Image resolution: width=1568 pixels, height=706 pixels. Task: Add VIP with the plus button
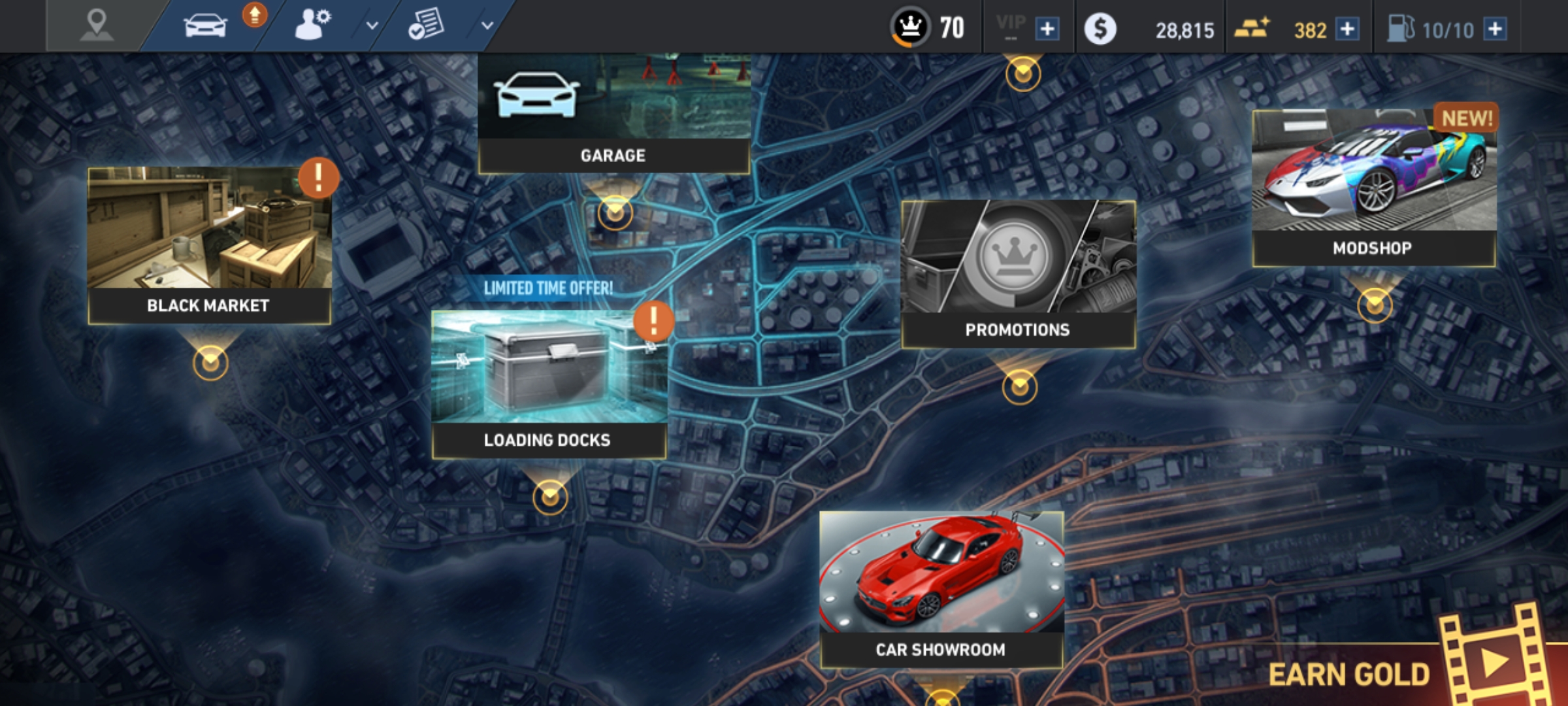pos(1047,29)
